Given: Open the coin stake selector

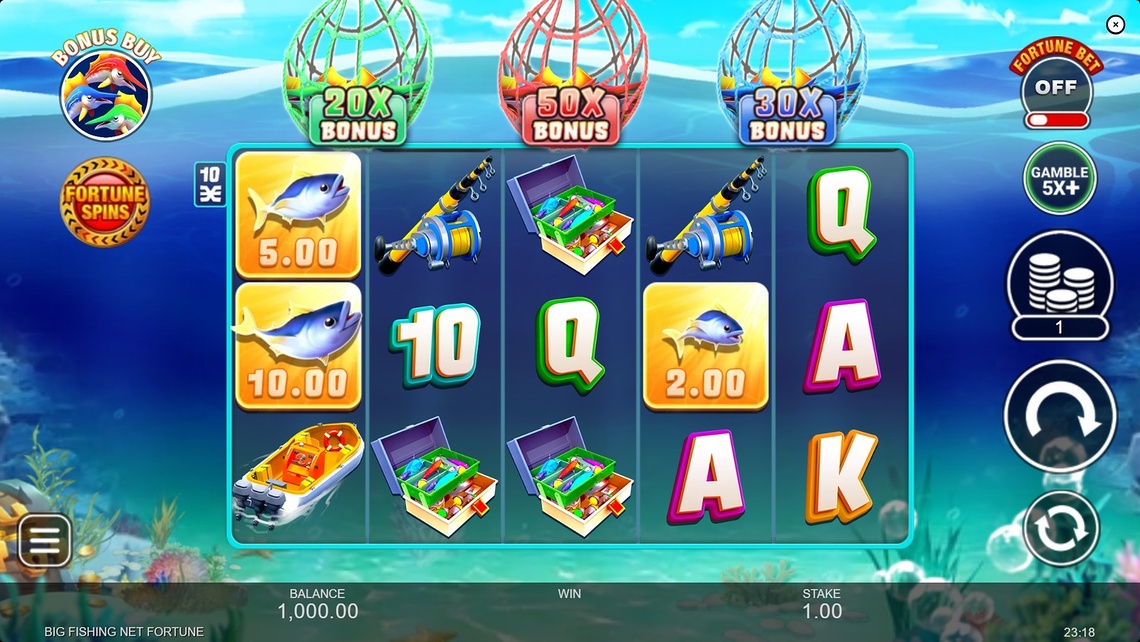Looking at the screenshot, I should [x=1059, y=285].
